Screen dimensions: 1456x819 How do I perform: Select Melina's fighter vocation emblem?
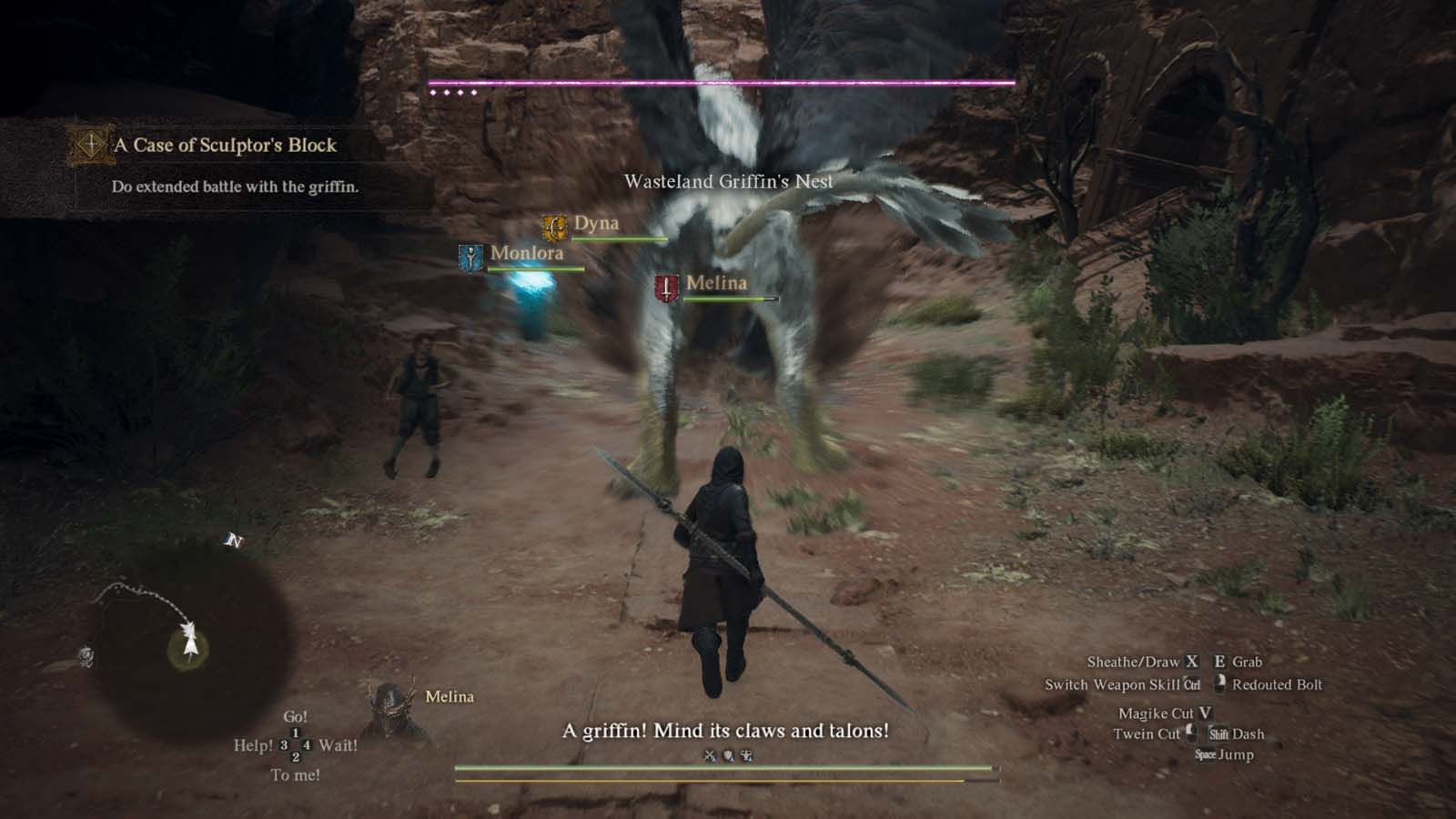665,288
